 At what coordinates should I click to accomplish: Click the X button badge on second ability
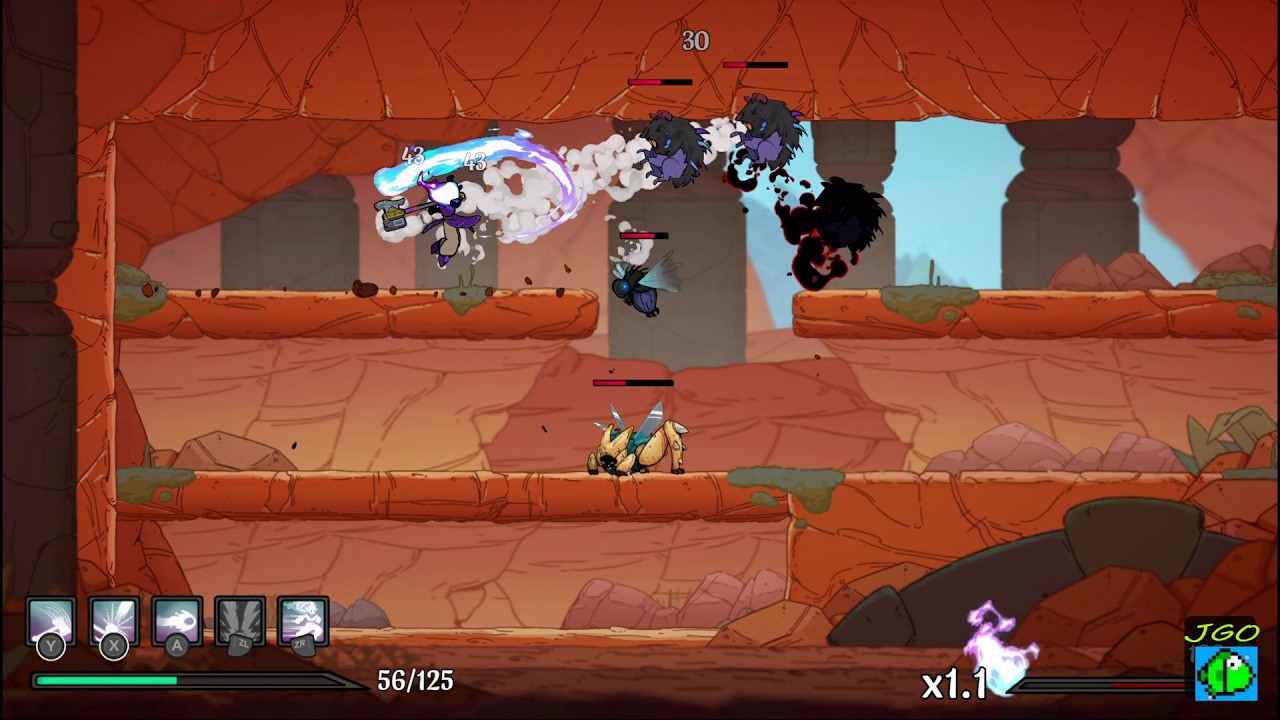pyautogui.click(x=112, y=648)
